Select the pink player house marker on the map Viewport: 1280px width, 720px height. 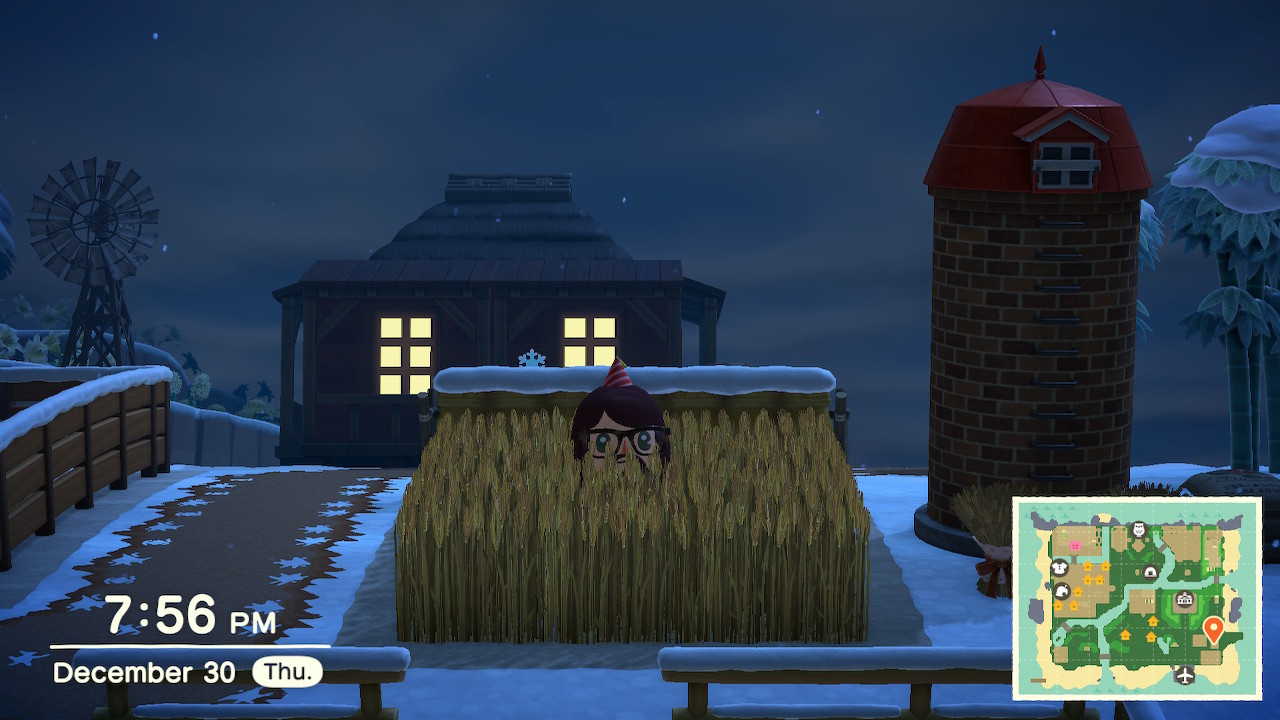coord(1076,545)
